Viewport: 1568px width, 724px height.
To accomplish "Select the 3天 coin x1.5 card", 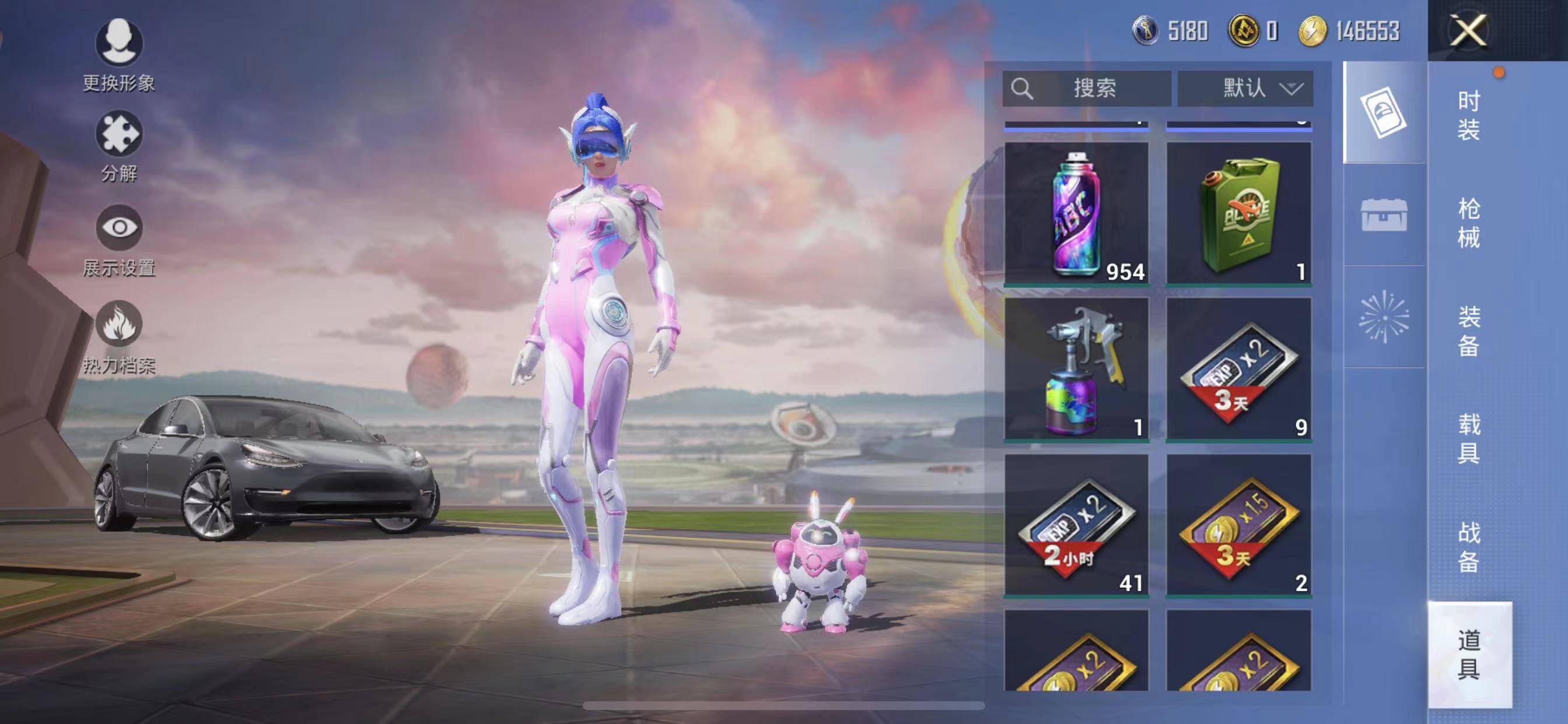I will 1238,525.
